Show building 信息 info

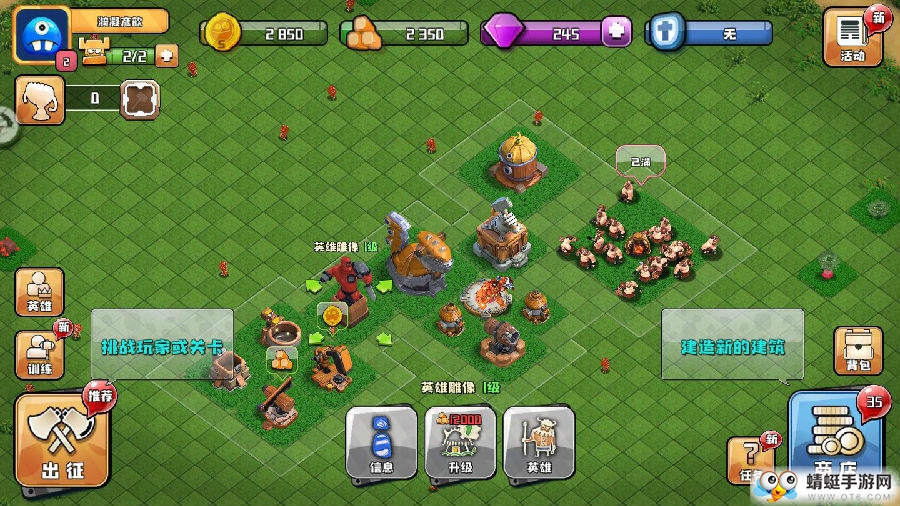click(x=381, y=441)
